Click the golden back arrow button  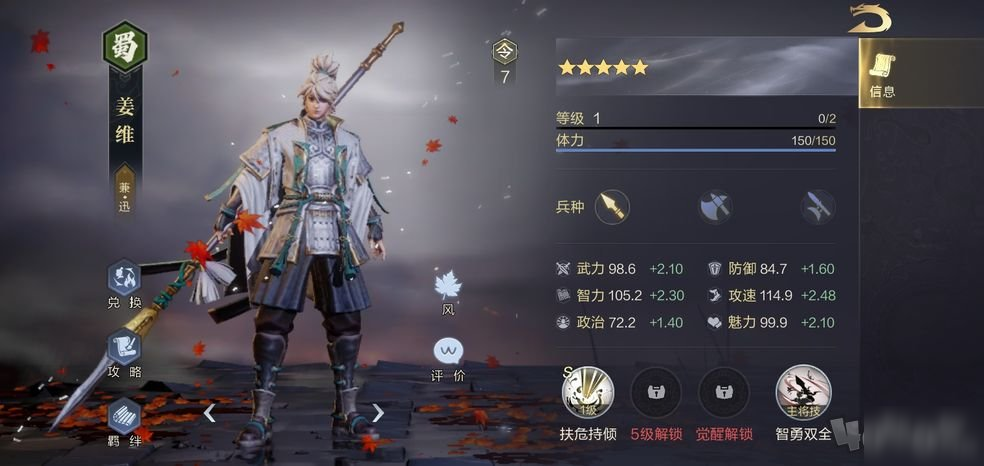[869, 19]
